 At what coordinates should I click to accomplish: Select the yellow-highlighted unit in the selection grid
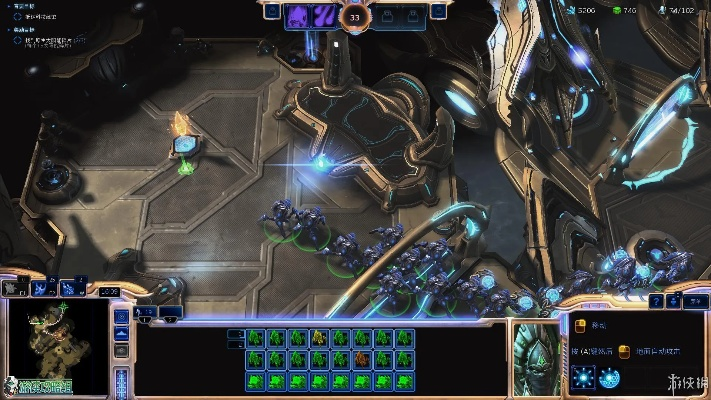pyautogui.click(x=319, y=337)
